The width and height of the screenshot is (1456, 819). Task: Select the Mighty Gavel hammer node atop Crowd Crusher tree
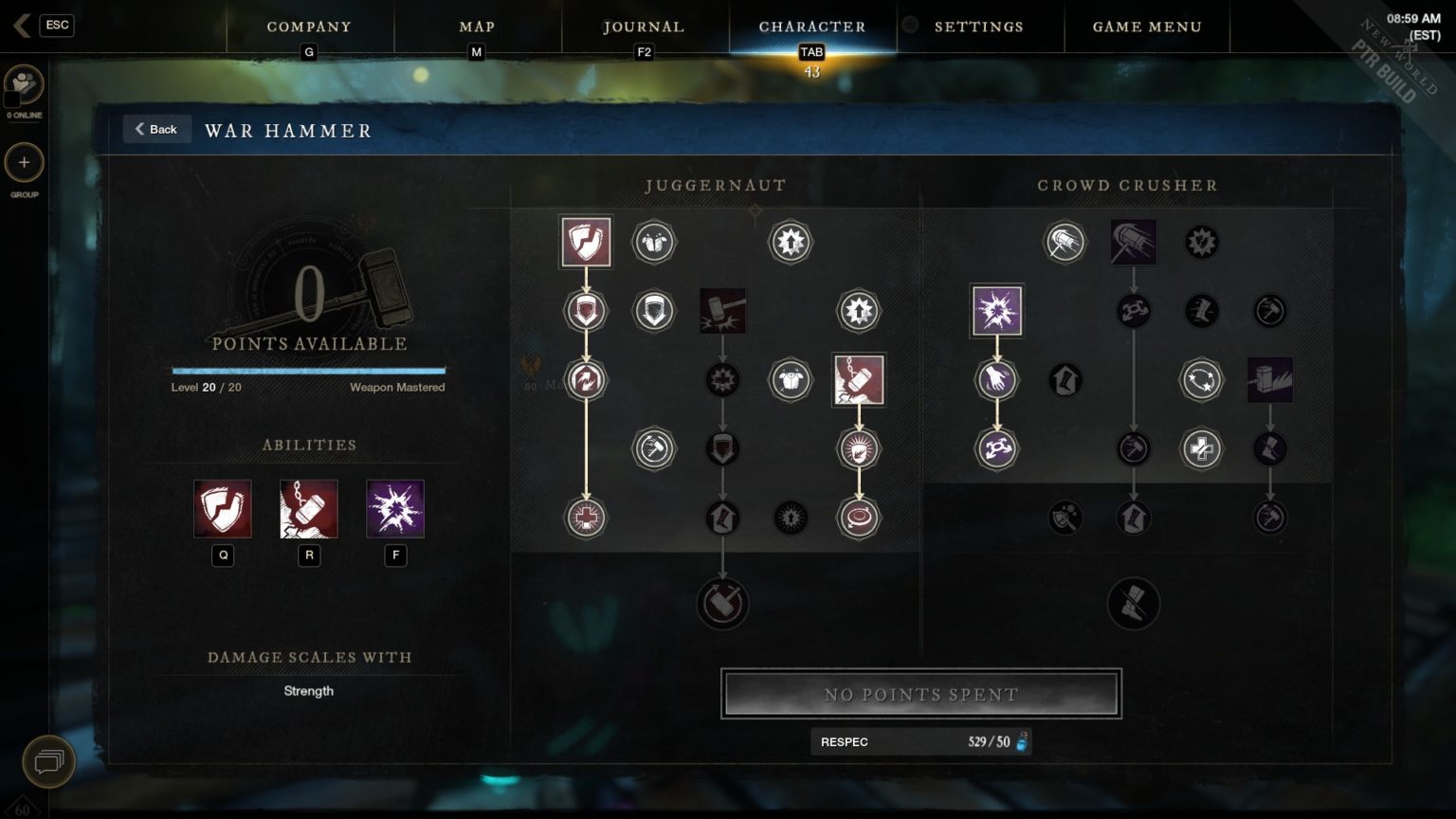[1134, 242]
